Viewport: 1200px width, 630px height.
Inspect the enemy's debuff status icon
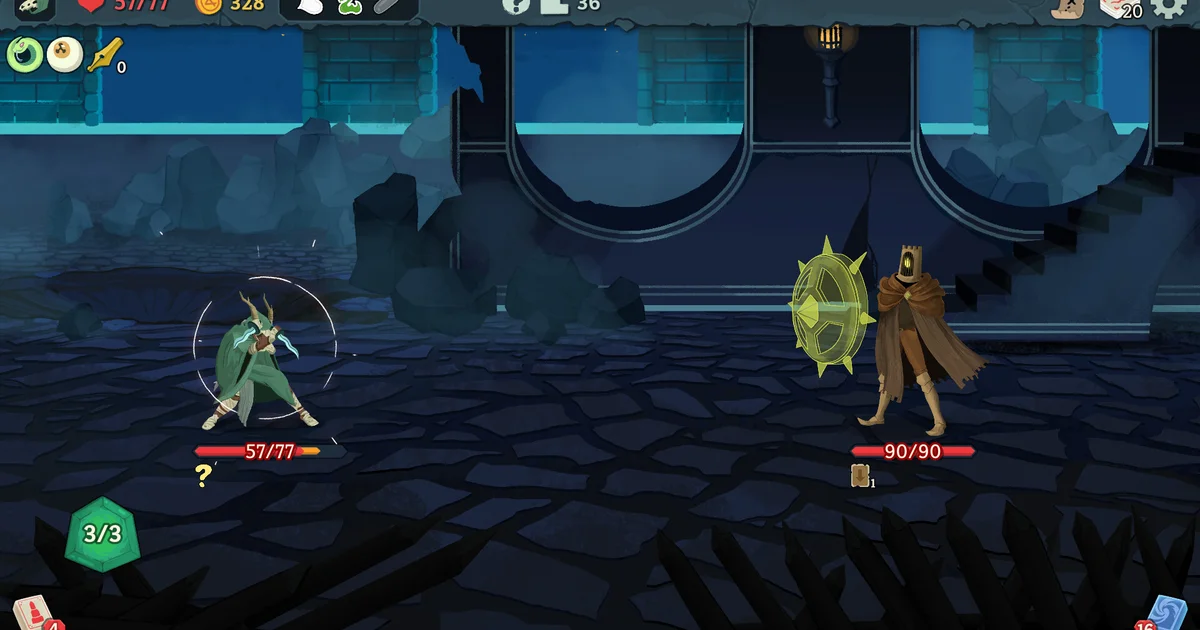(860, 476)
